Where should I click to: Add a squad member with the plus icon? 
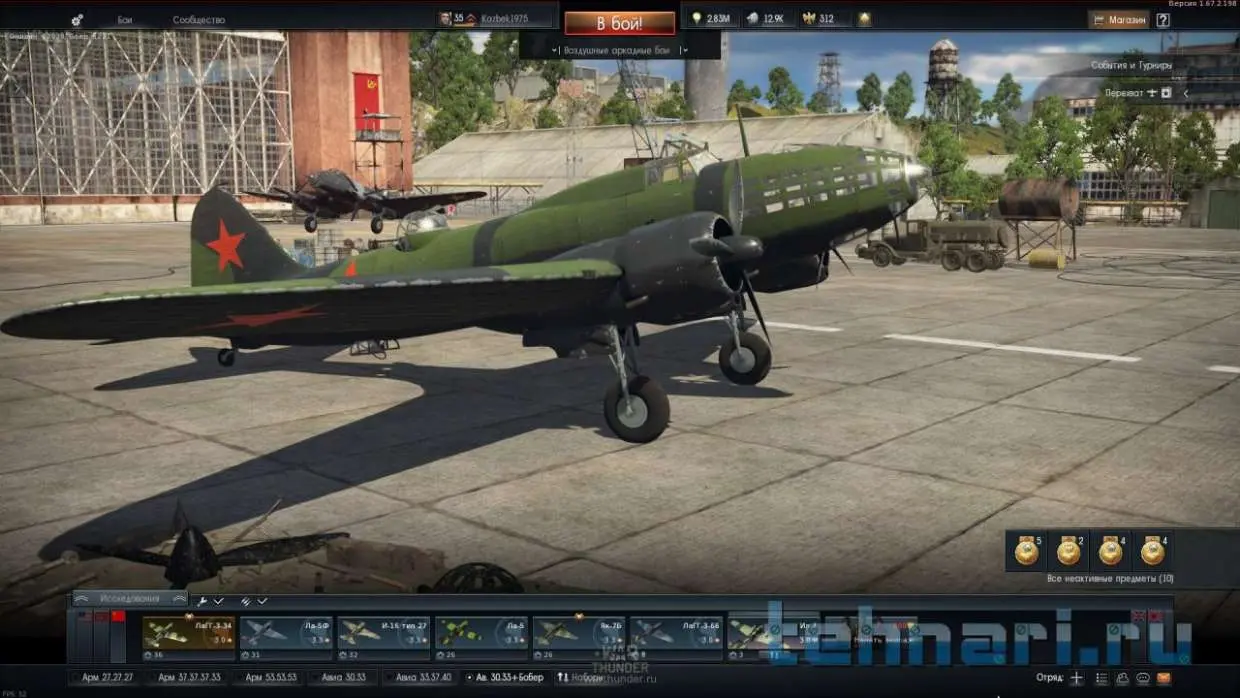point(1077,677)
